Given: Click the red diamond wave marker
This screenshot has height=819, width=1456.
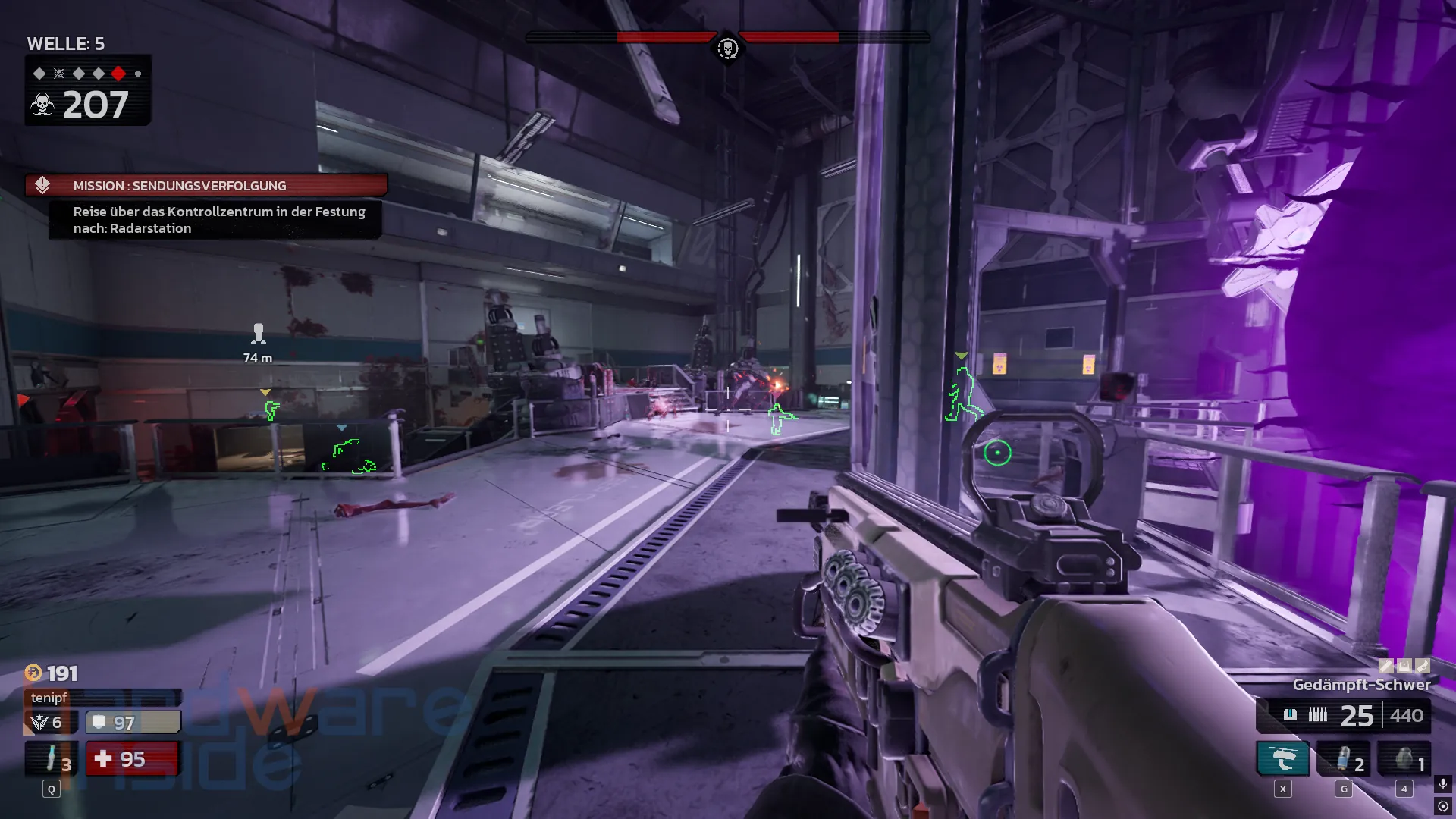Looking at the screenshot, I should pyautogui.click(x=118, y=74).
